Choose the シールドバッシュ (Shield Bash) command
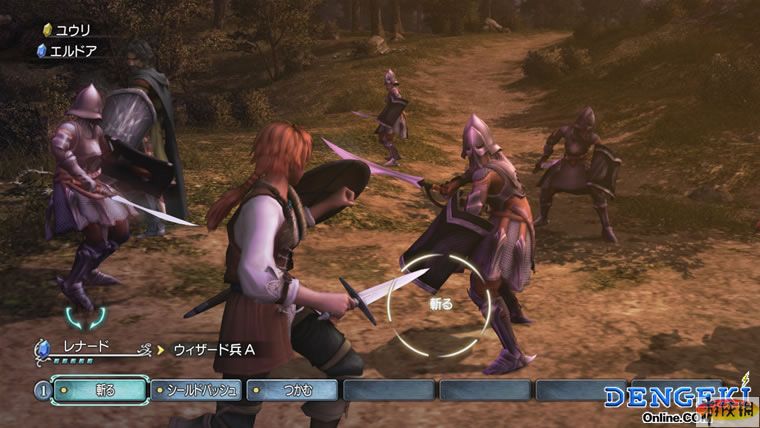Screen dimensions: 760x428 click(197, 390)
